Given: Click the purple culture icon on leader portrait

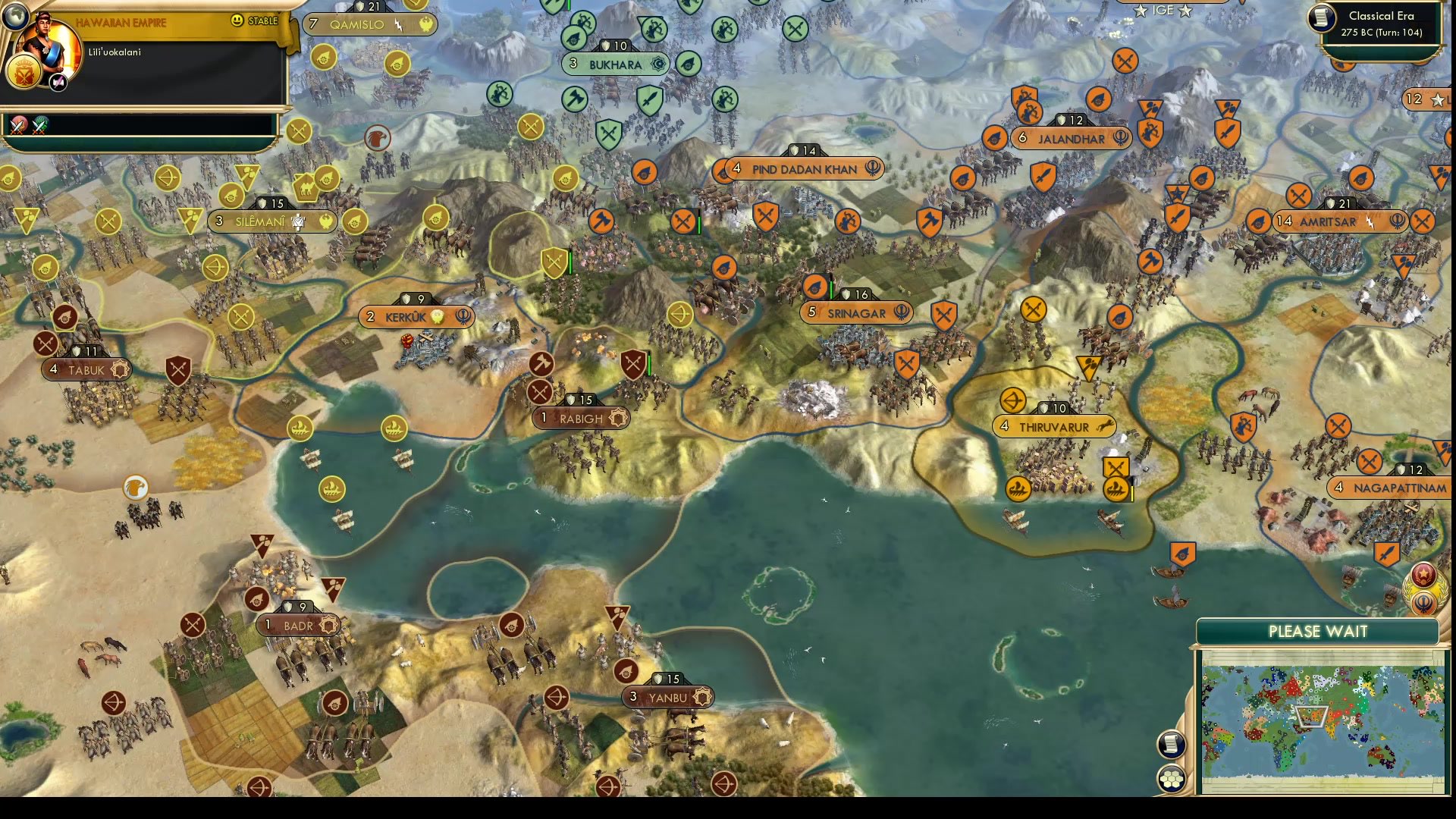Looking at the screenshot, I should point(58,82).
